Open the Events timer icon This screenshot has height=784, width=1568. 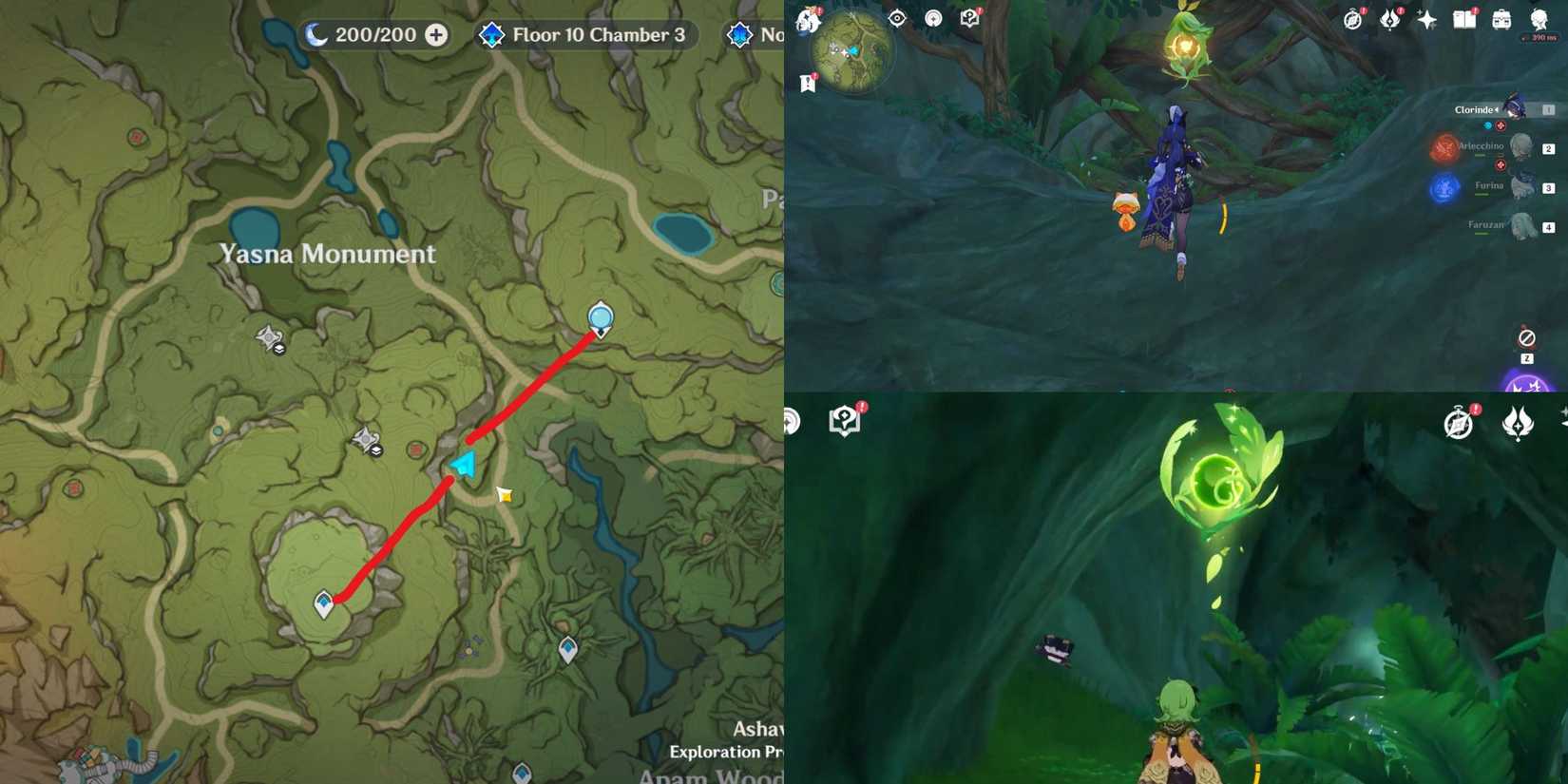1351,19
